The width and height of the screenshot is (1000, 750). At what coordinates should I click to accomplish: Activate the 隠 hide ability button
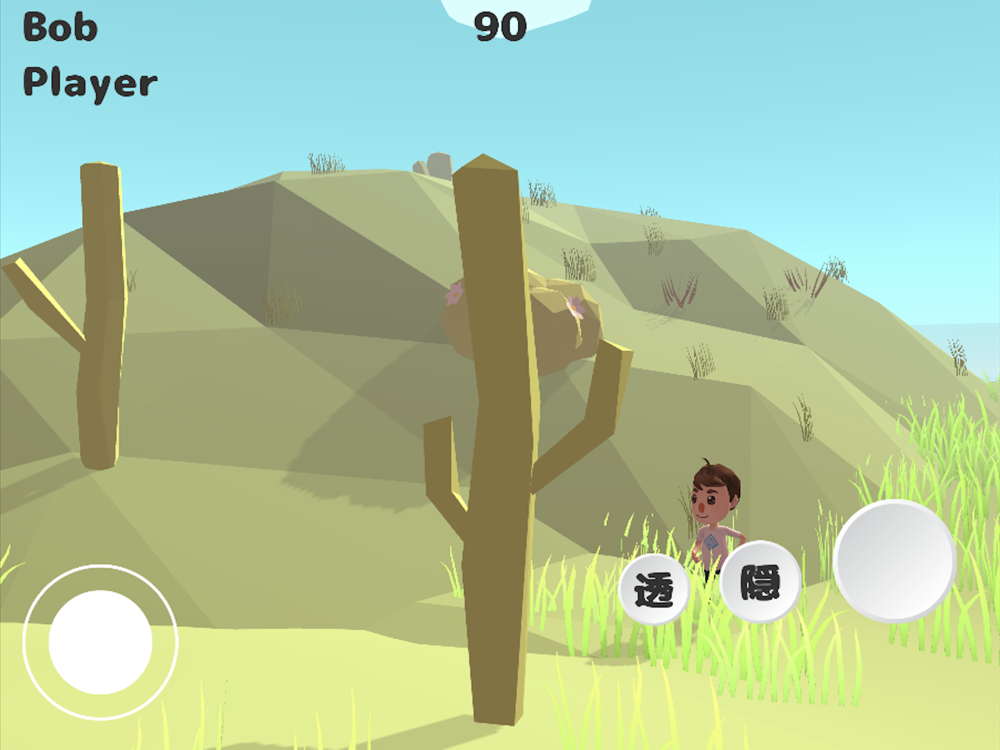coord(760,582)
